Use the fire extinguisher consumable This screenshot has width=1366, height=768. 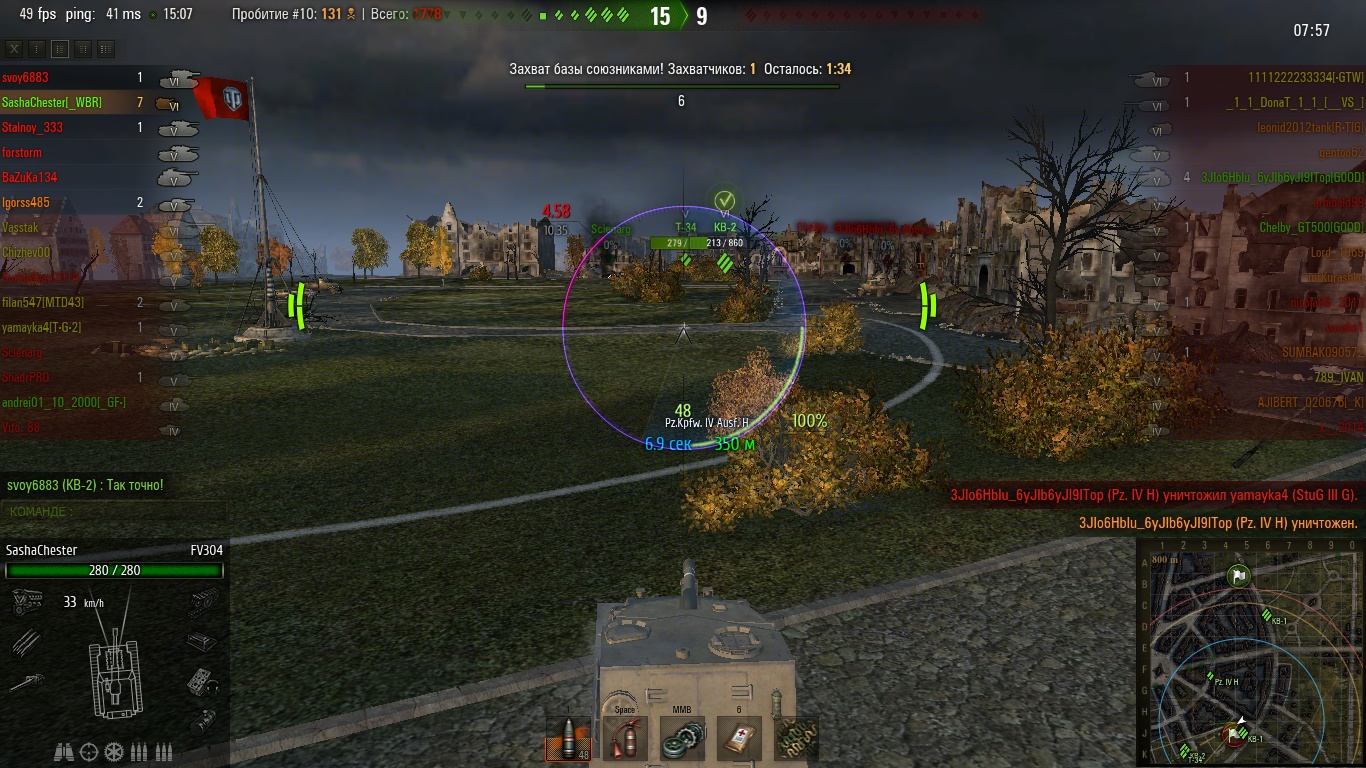coord(625,738)
